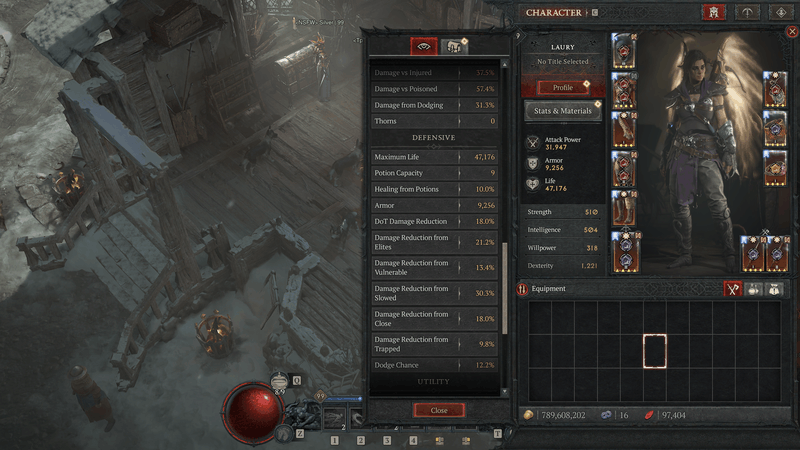
Task: Close the stats details panel
Action: tap(439, 410)
